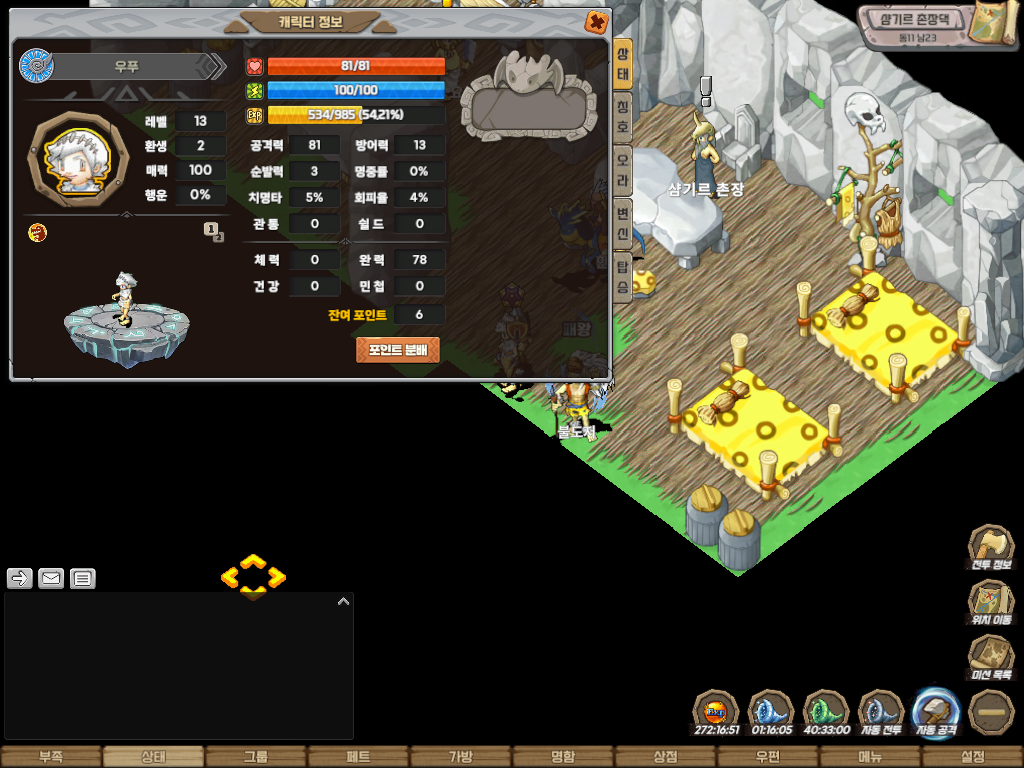Click the Exp boost orb icon
1024x768 pixels.
coord(716,711)
